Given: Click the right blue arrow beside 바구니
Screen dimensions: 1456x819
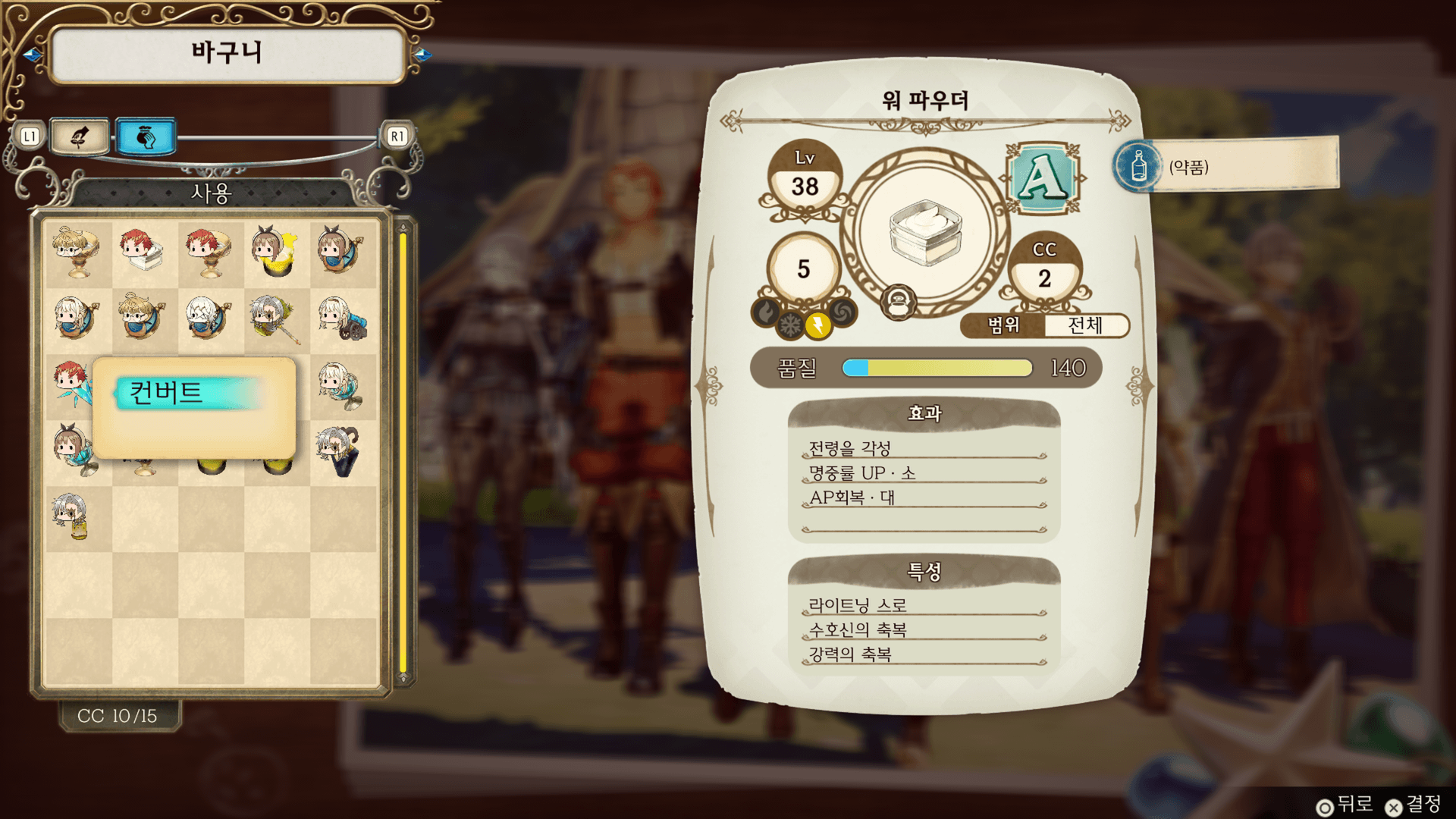Looking at the screenshot, I should coord(422,55).
